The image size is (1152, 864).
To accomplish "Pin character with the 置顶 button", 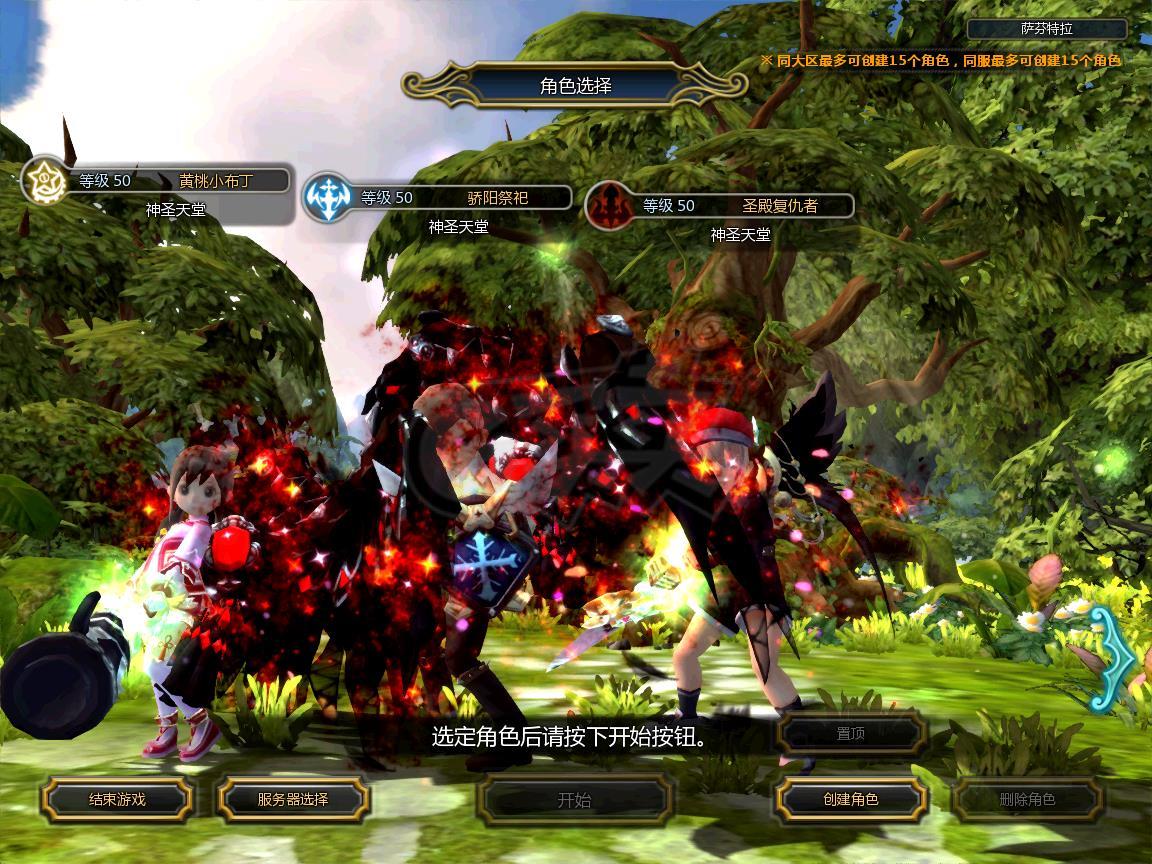I will coord(851,734).
